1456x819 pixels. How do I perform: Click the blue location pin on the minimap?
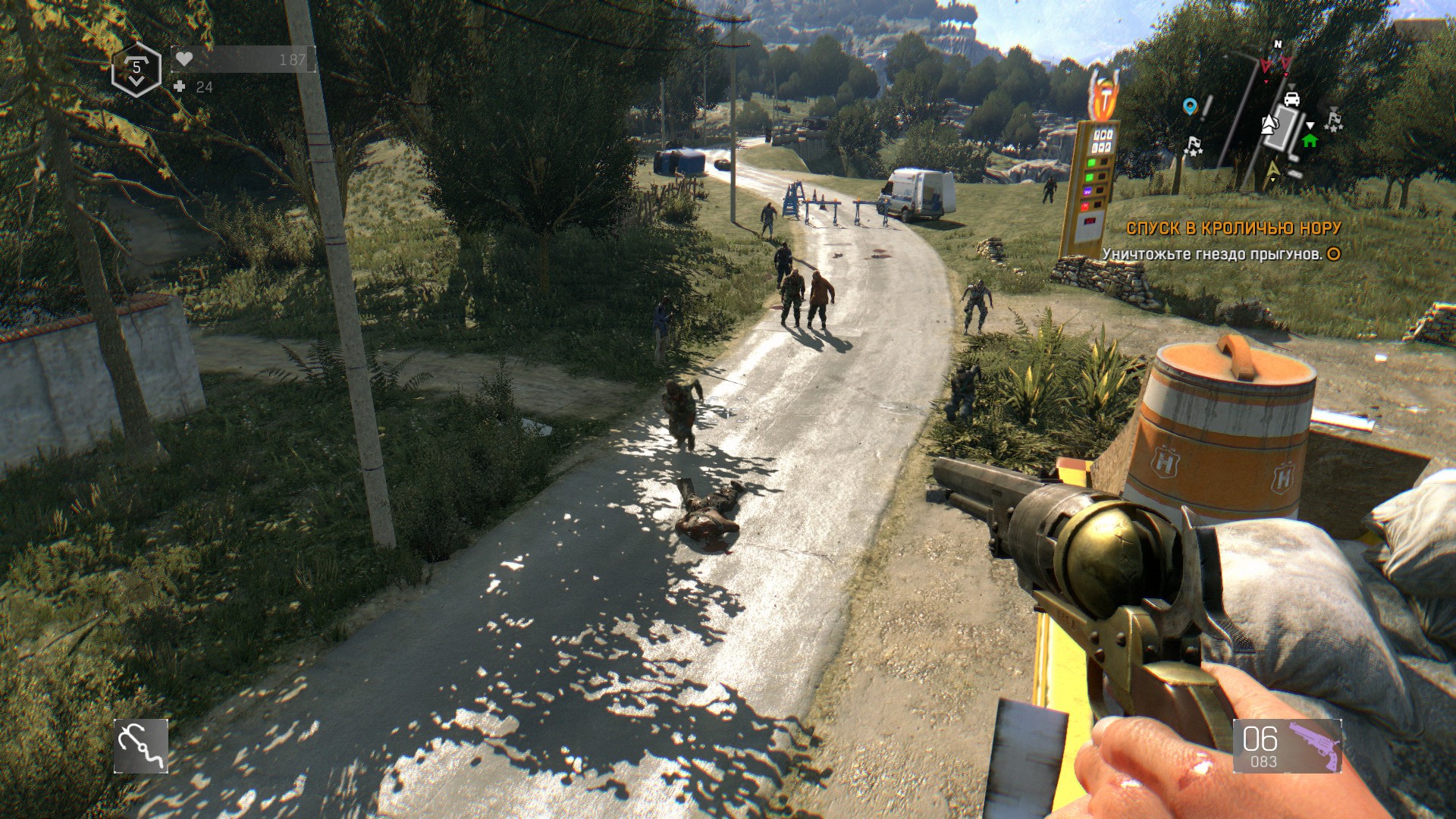1190,105
